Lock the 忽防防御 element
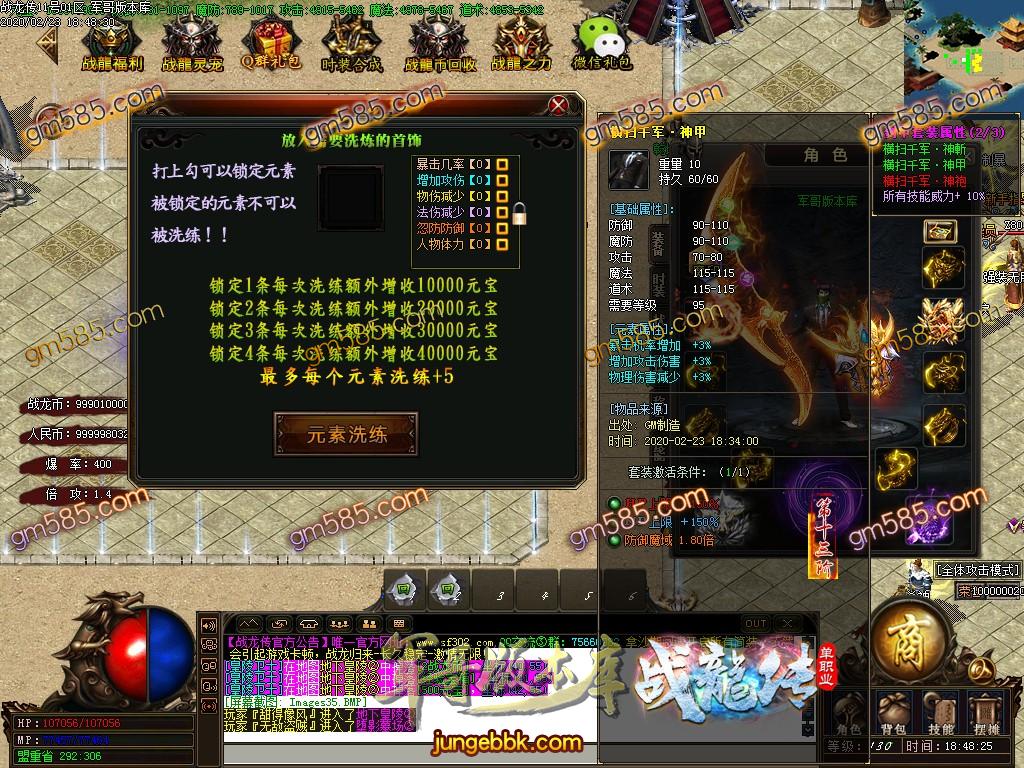This screenshot has width=1024, height=768. [x=503, y=228]
